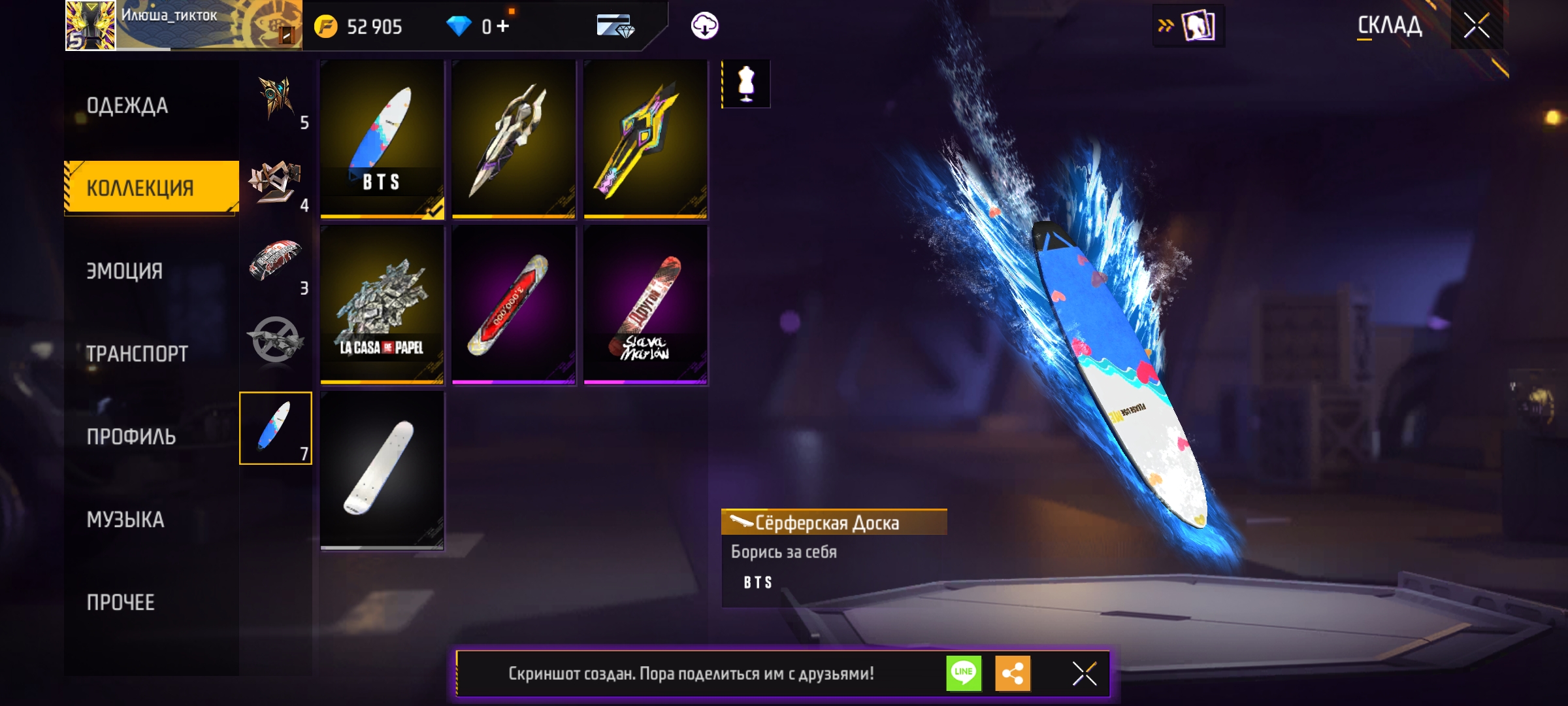Choose the La Casa de Papel money surfboard
This screenshot has height=706, width=1568.
tap(382, 305)
